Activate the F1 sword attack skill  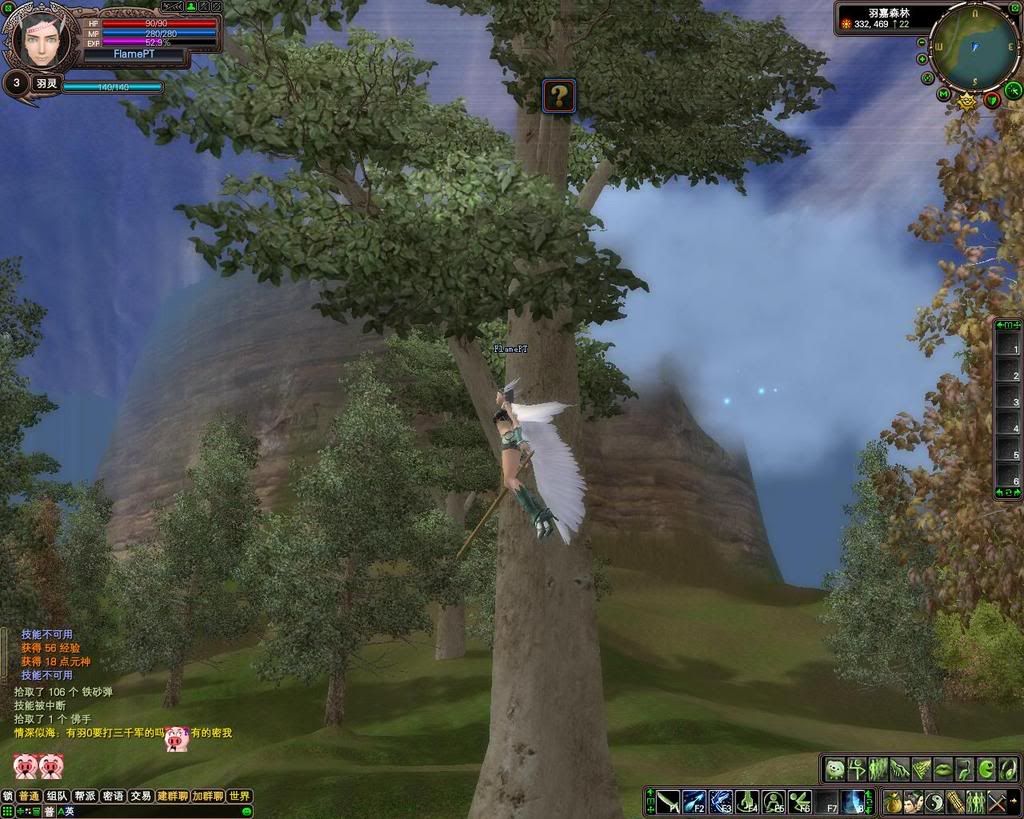click(668, 802)
